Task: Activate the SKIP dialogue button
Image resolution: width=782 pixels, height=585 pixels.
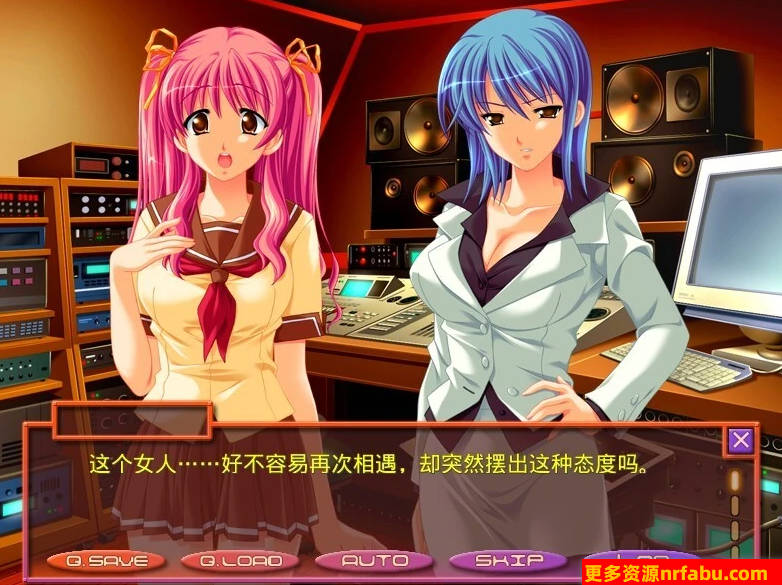Action: 508,561
